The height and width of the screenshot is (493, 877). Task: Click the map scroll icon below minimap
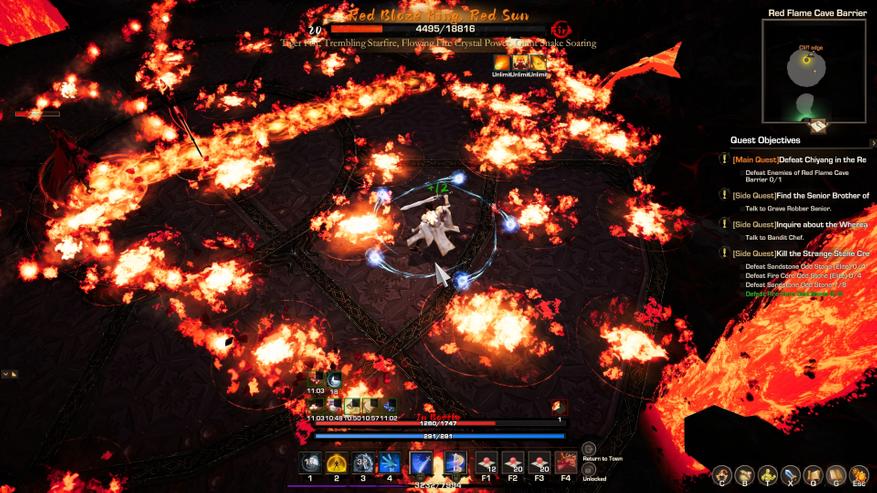click(x=817, y=127)
